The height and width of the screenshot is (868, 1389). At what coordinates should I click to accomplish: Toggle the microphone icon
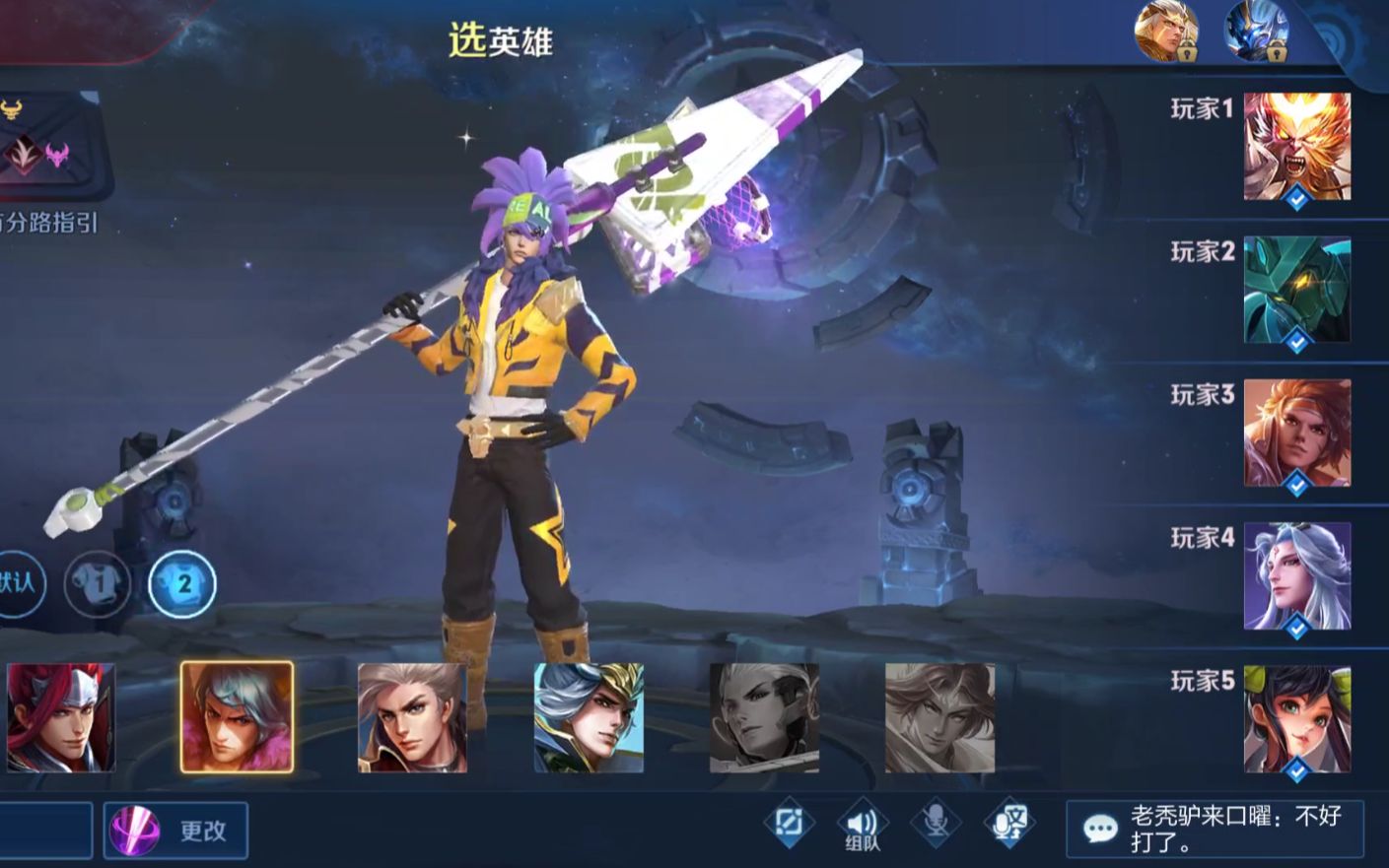coord(935,823)
